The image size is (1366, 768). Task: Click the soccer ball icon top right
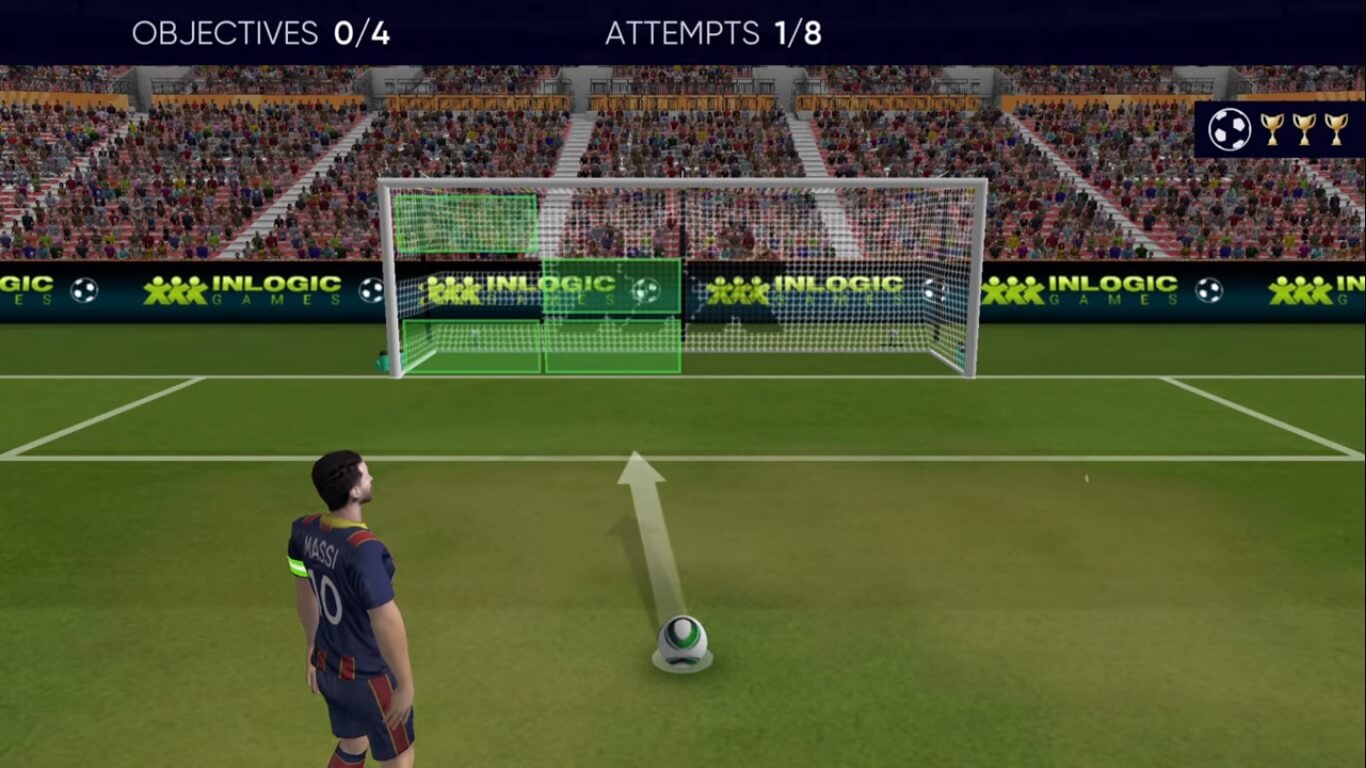(x=1230, y=128)
